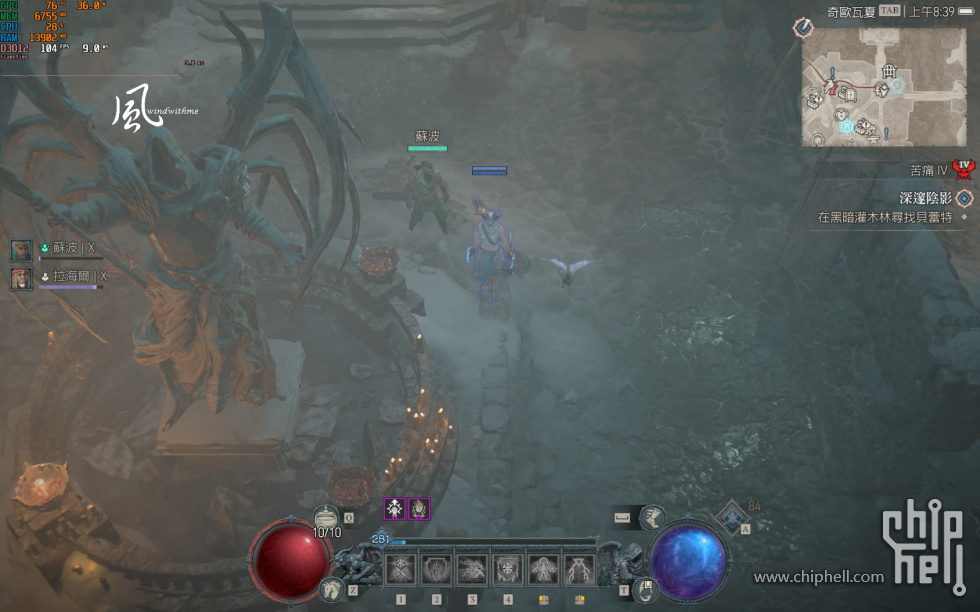Activate the hooded figure skill icon
This screenshot has height=612, width=980.
click(544, 570)
